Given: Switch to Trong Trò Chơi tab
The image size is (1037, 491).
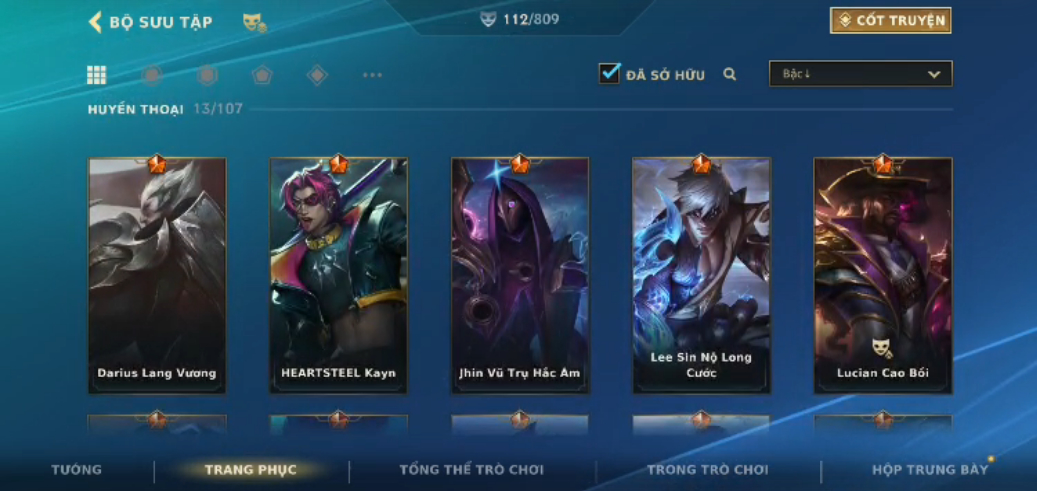Looking at the screenshot, I should coord(708,470).
